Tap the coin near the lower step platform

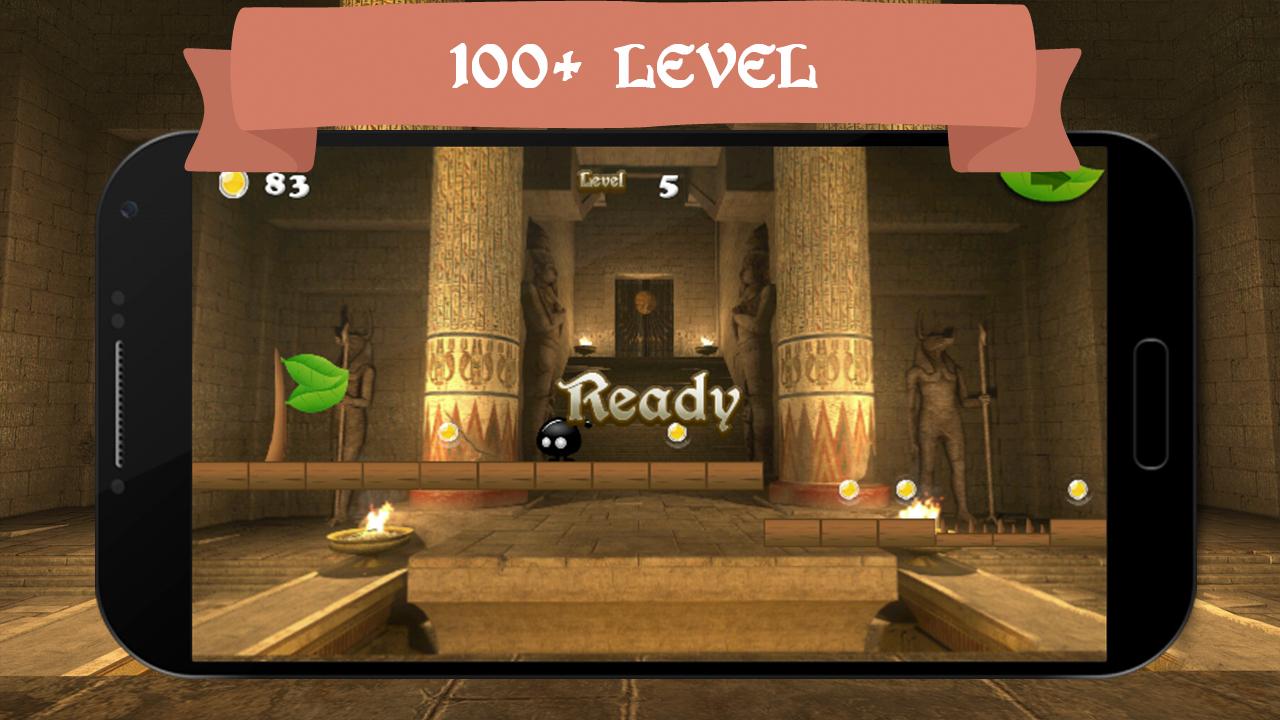pyautogui.click(x=851, y=490)
